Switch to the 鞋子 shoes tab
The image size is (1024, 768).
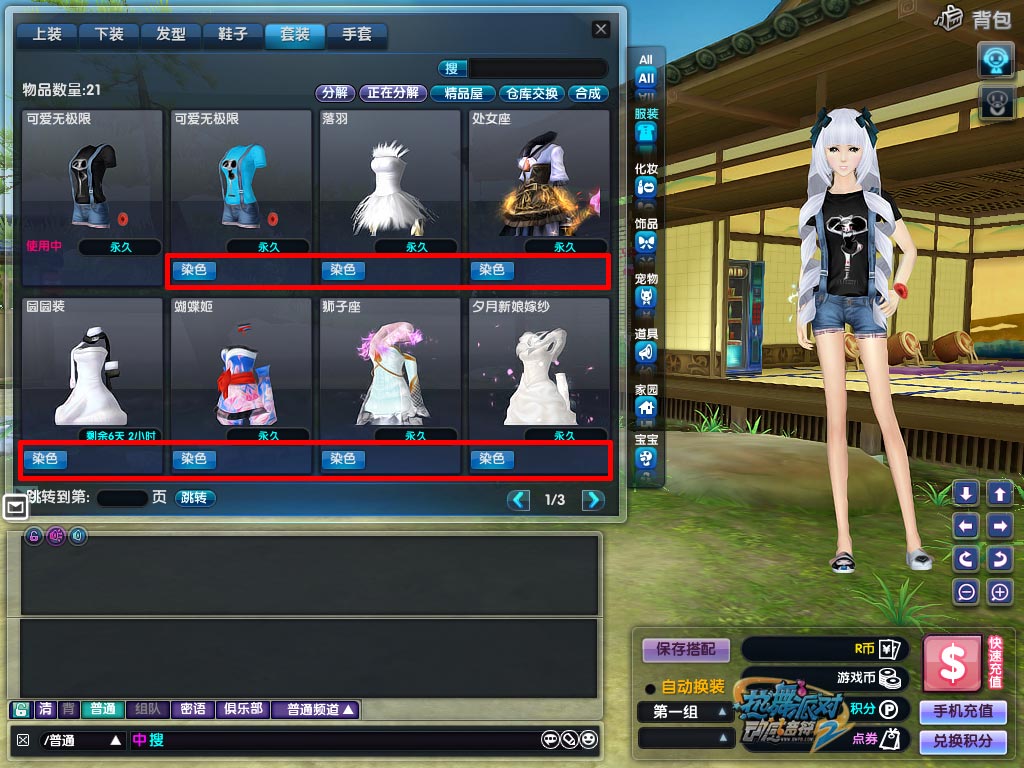[x=233, y=35]
